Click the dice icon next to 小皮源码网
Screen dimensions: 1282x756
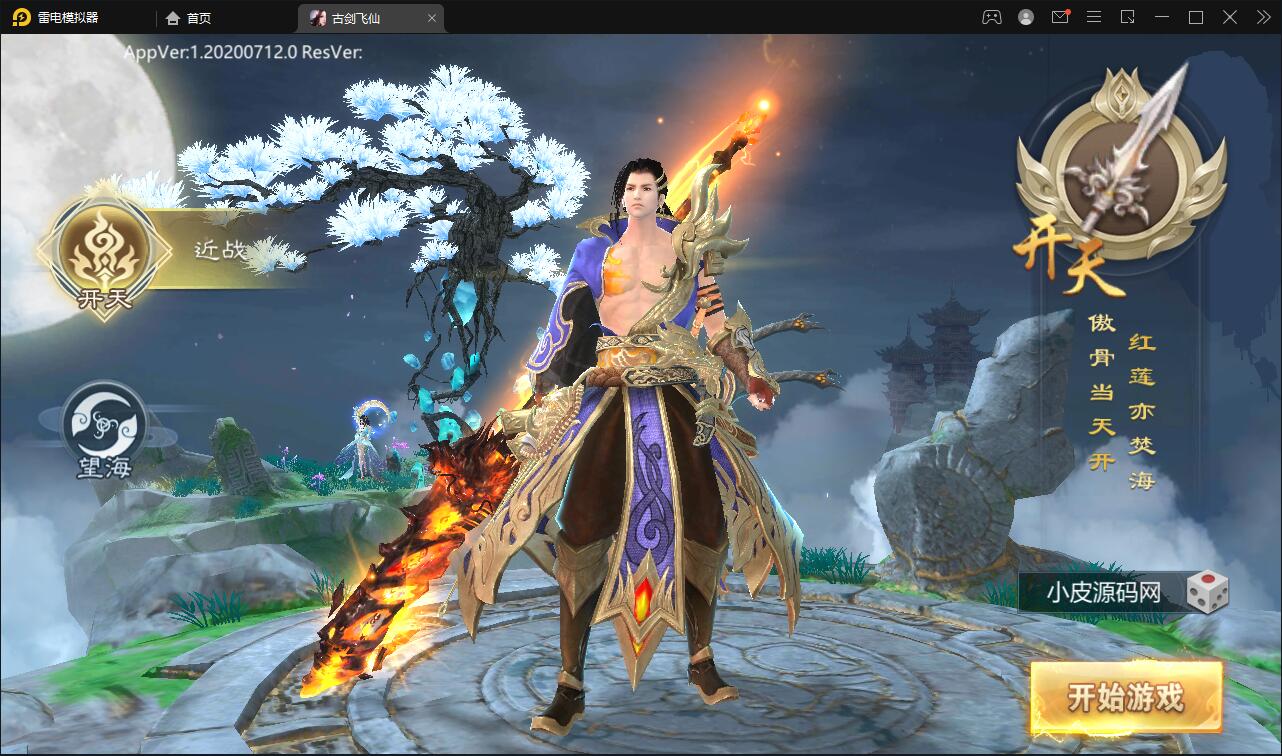coord(1209,592)
